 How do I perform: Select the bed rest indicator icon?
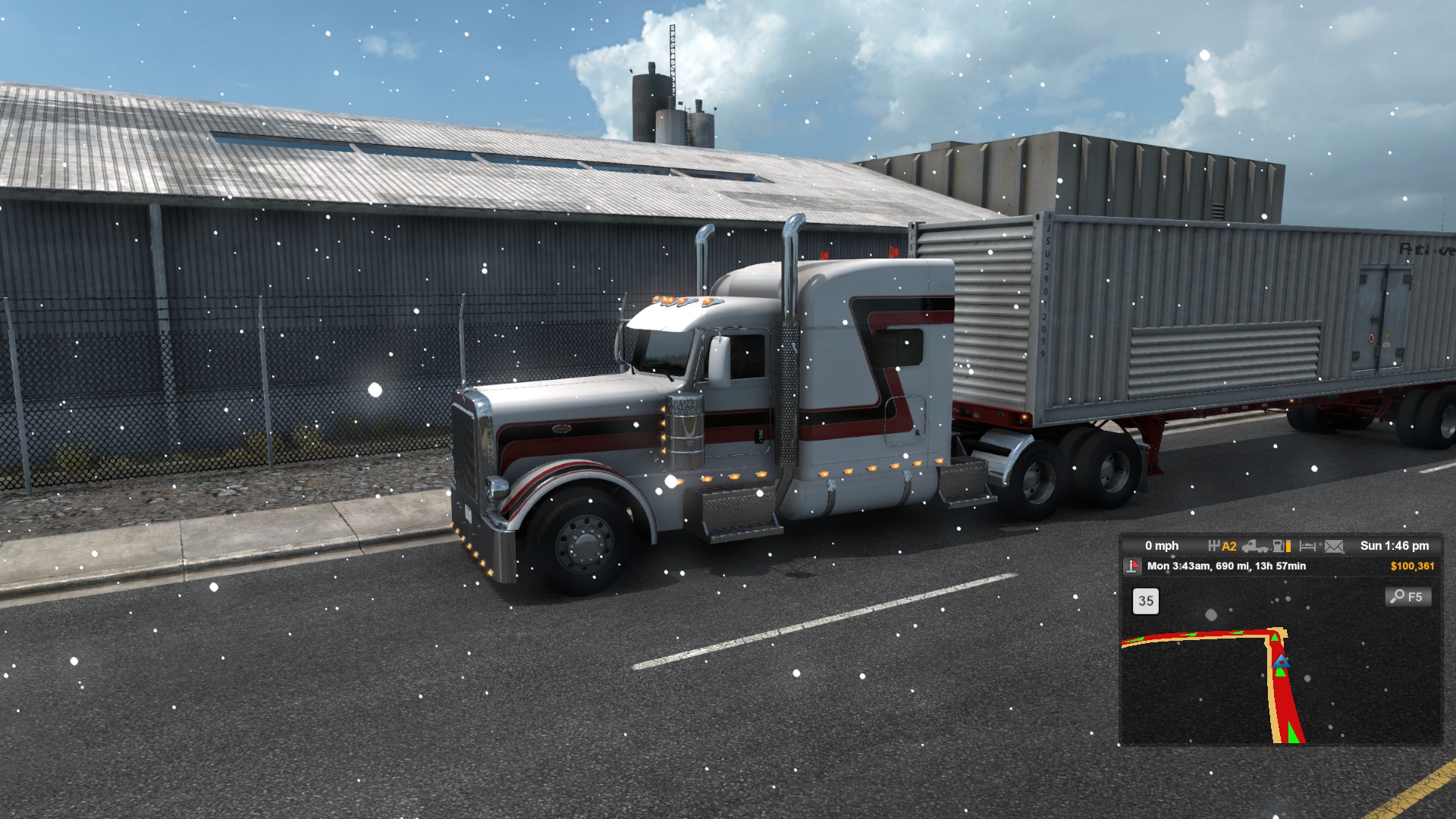pyautogui.click(x=1307, y=546)
